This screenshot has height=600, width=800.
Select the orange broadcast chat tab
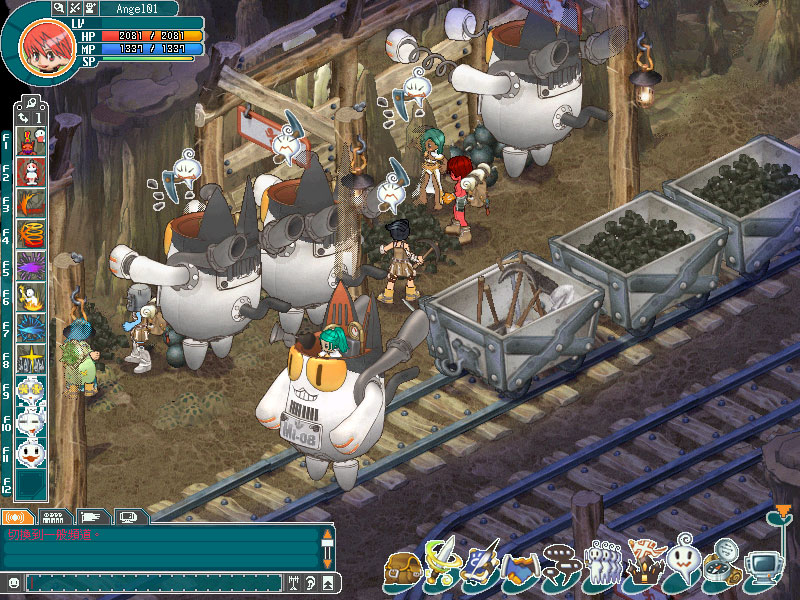tap(17, 517)
